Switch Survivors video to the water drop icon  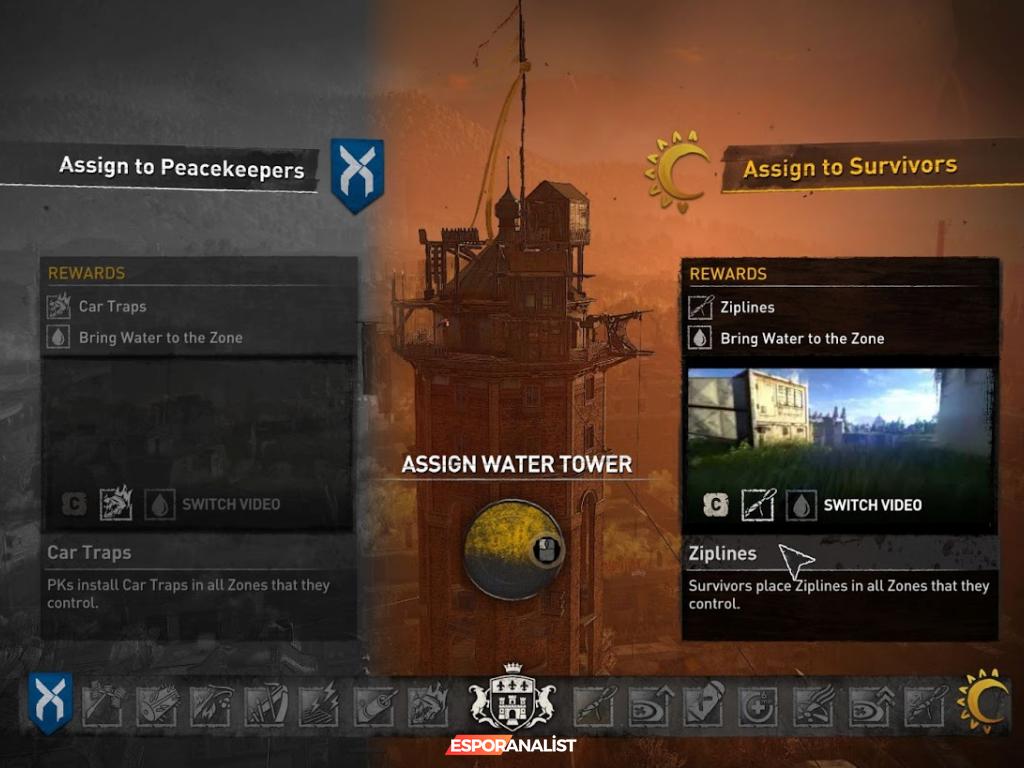pyautogui.click(x=800, y=505)
